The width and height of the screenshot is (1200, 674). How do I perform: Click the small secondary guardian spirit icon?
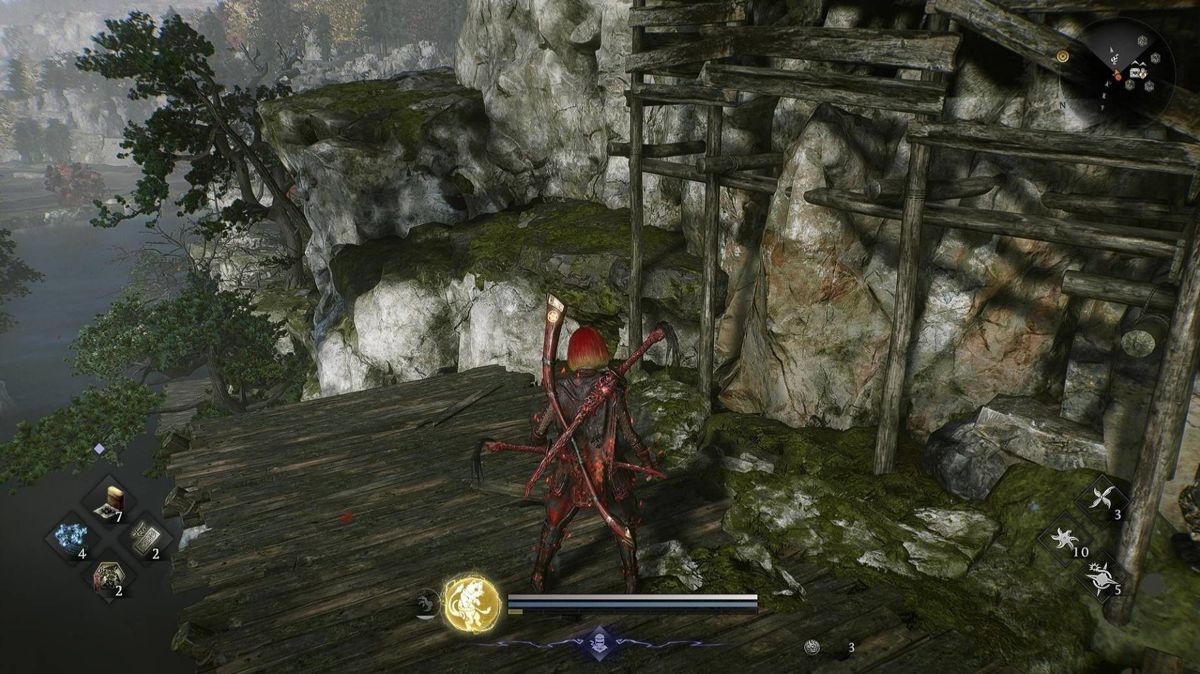point(427,602)
